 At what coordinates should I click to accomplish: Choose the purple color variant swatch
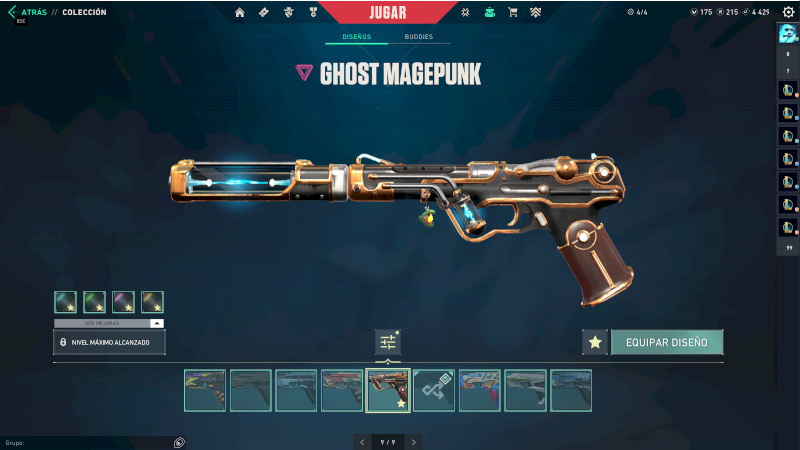click(124, 302)
